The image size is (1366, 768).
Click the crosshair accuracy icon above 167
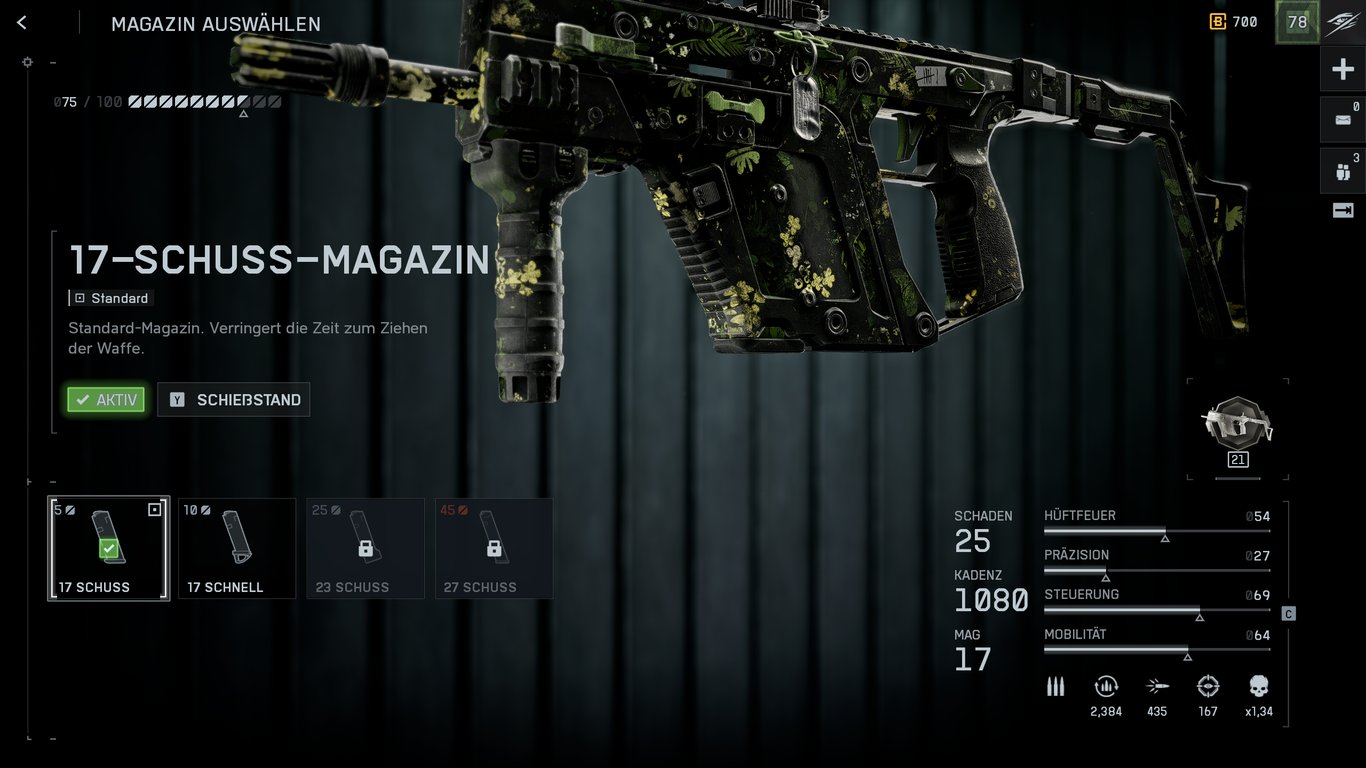pyautogui.click(x=1207, y=686)
